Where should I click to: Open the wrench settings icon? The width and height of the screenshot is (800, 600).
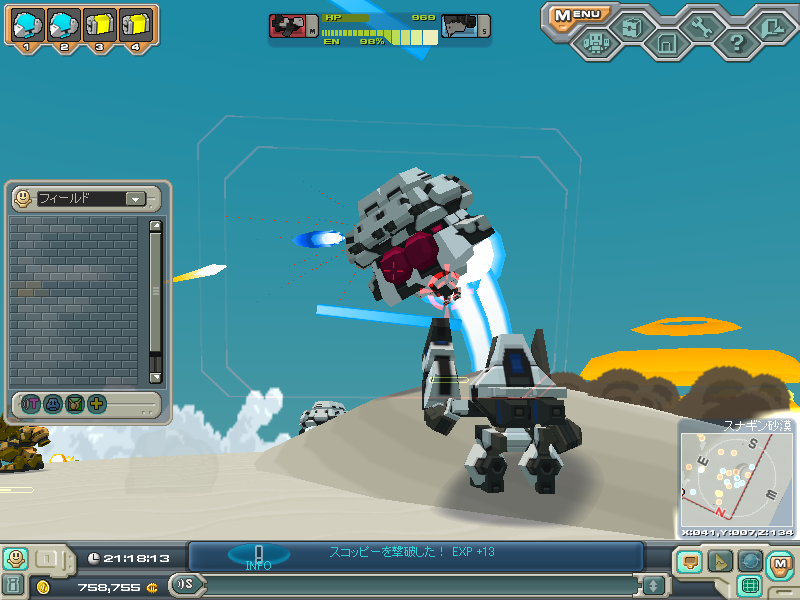pyautogui.click(x=702, y=25)
